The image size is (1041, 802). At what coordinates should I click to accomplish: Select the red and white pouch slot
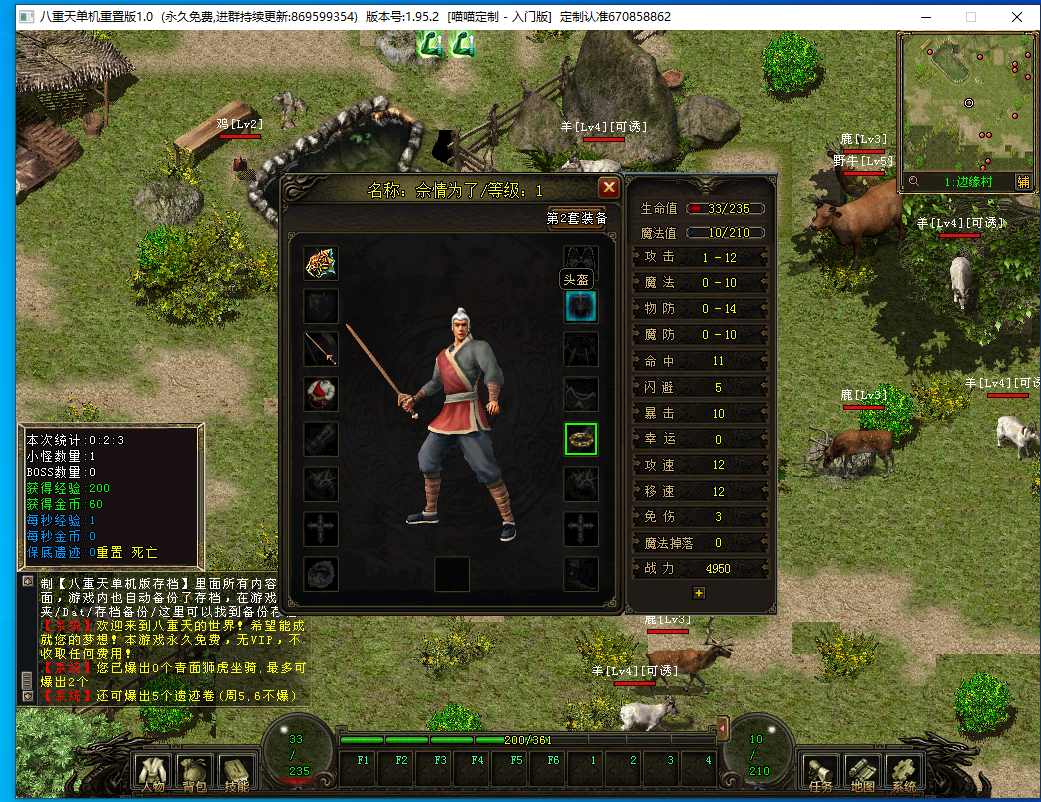321,393
